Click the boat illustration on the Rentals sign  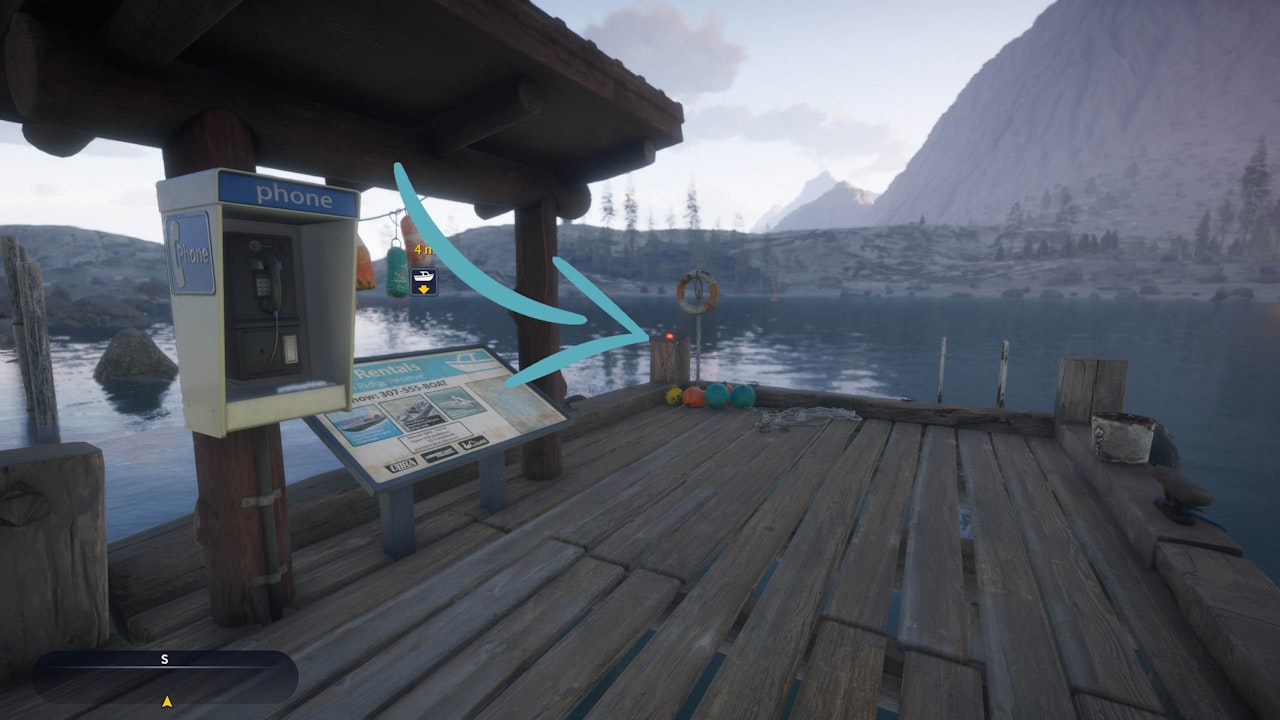tap(468, 362)
